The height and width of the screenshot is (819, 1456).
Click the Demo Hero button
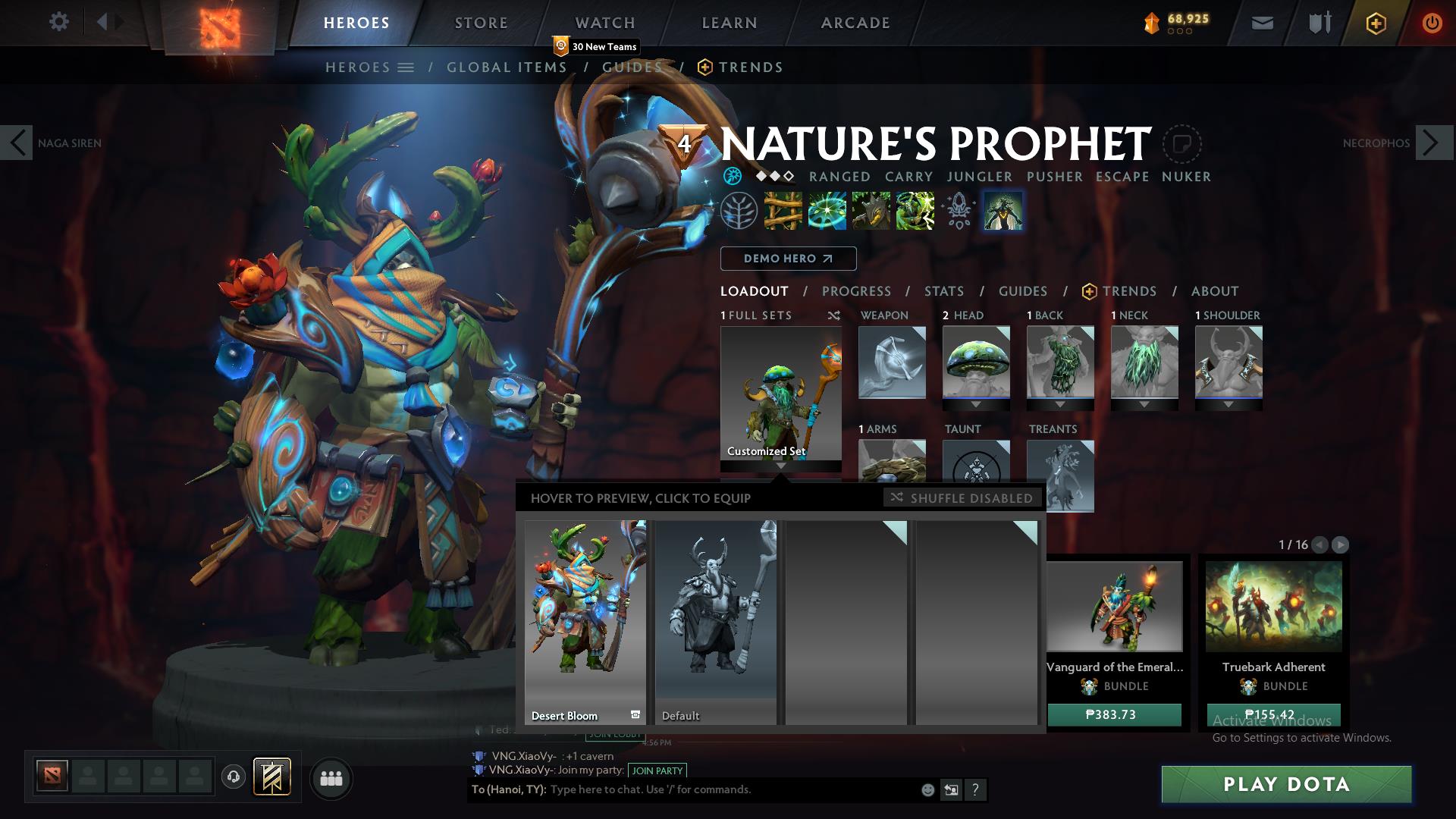(788, 259)
